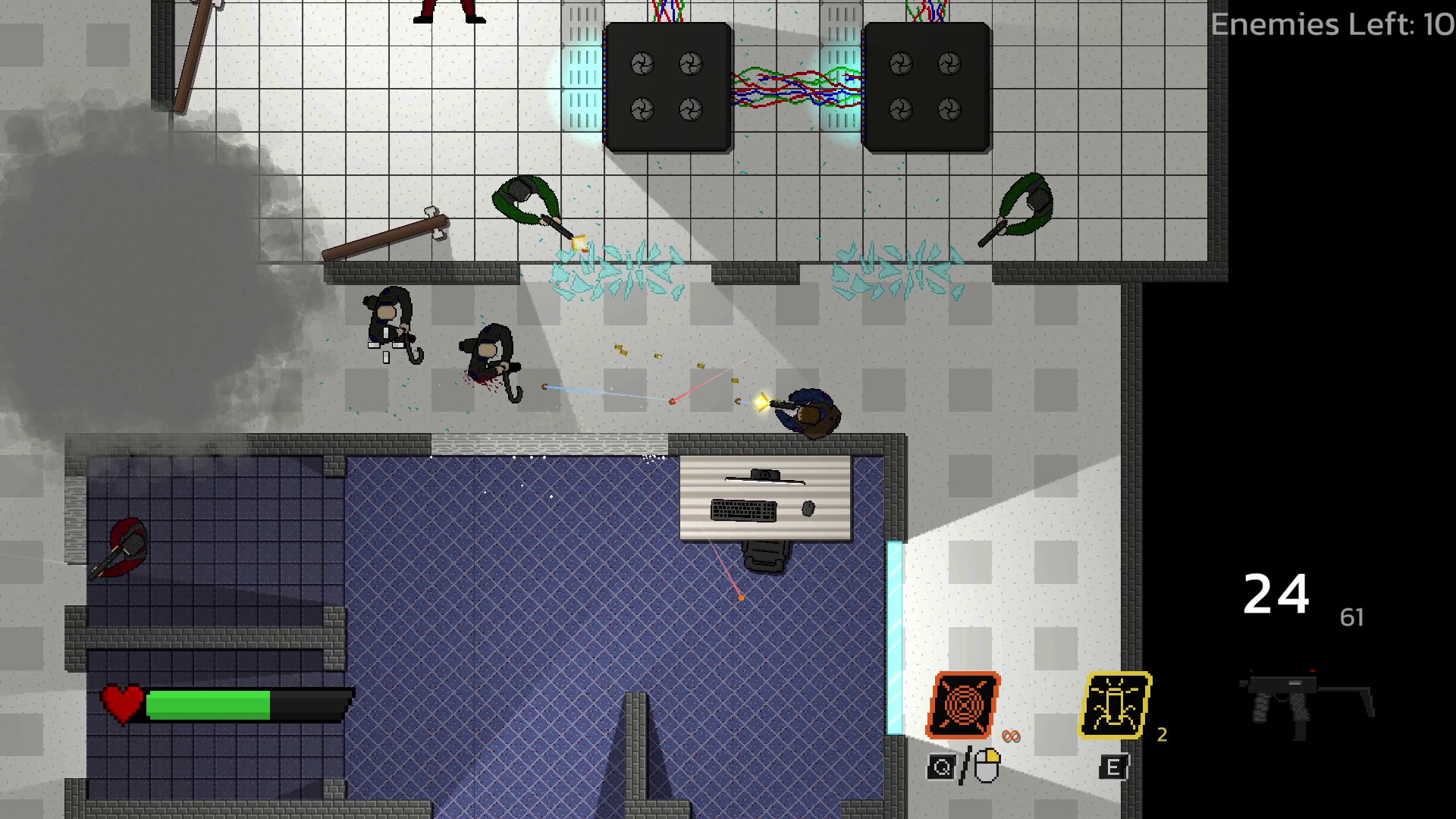Click the large ammo count 24
Viewport: 1456px width, 819px height.
tap(1276, 595)
